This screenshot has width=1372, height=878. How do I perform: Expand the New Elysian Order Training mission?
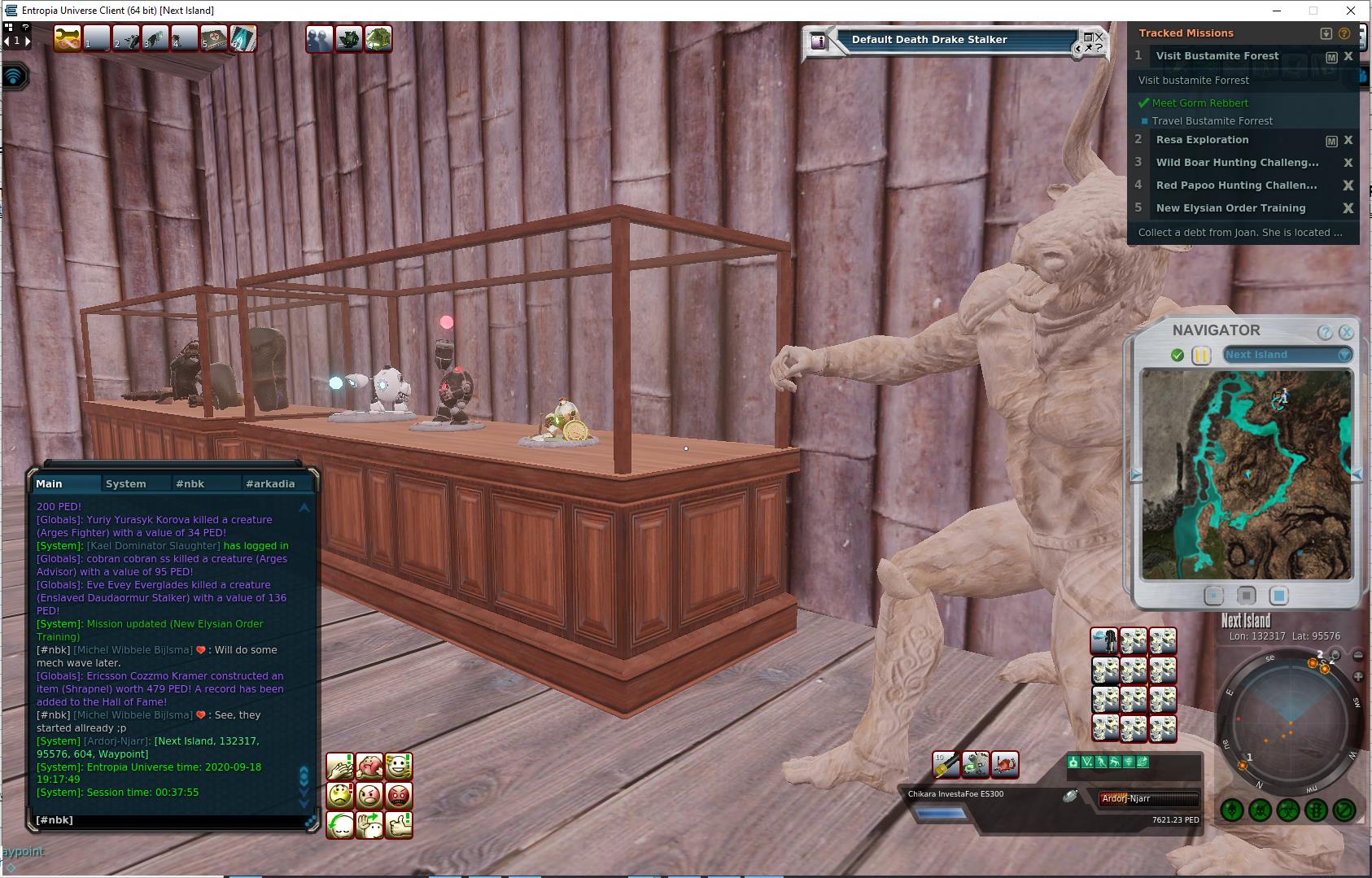[1230, 208]
